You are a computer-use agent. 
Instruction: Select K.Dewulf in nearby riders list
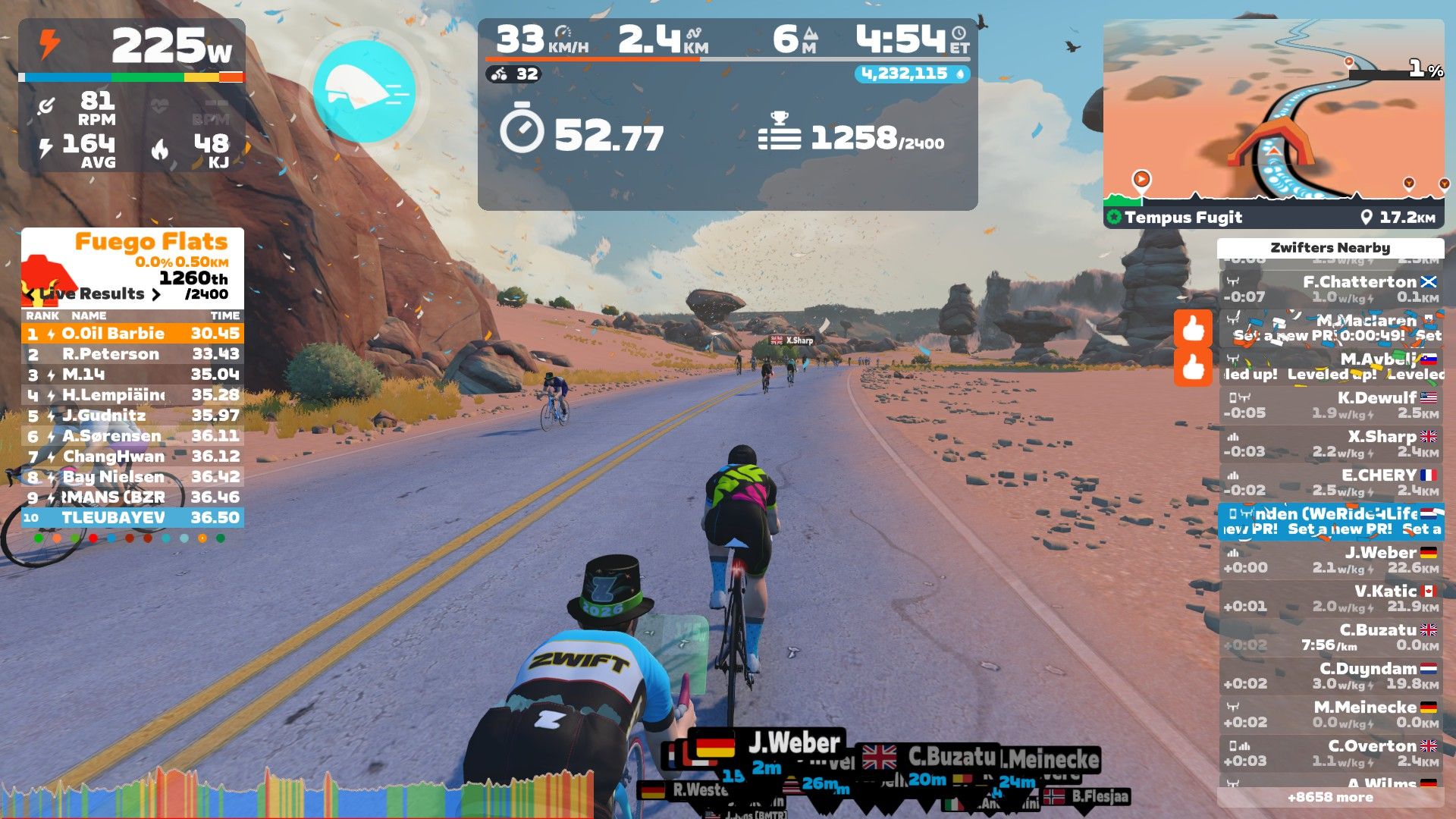click(x=1331, y=405)
